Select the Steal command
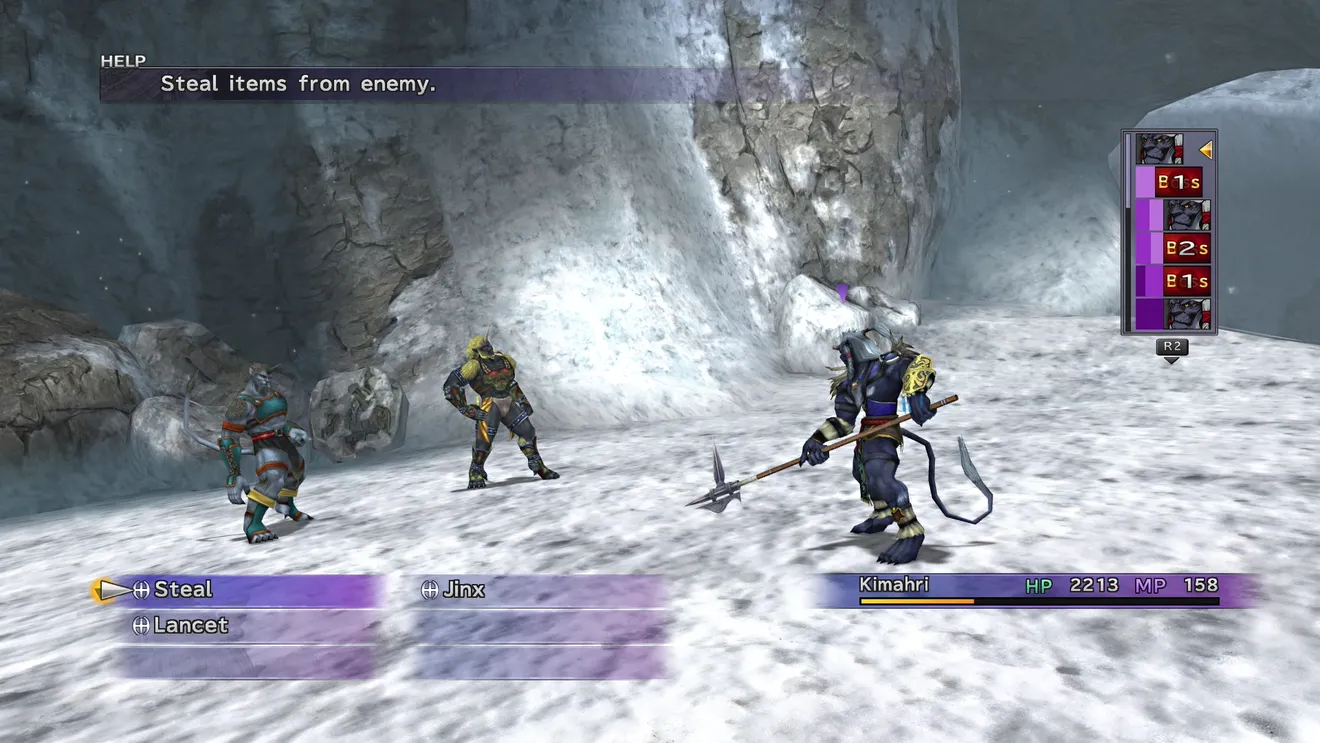This screenshot has width=1320, height=743. [x=183, y=590]
